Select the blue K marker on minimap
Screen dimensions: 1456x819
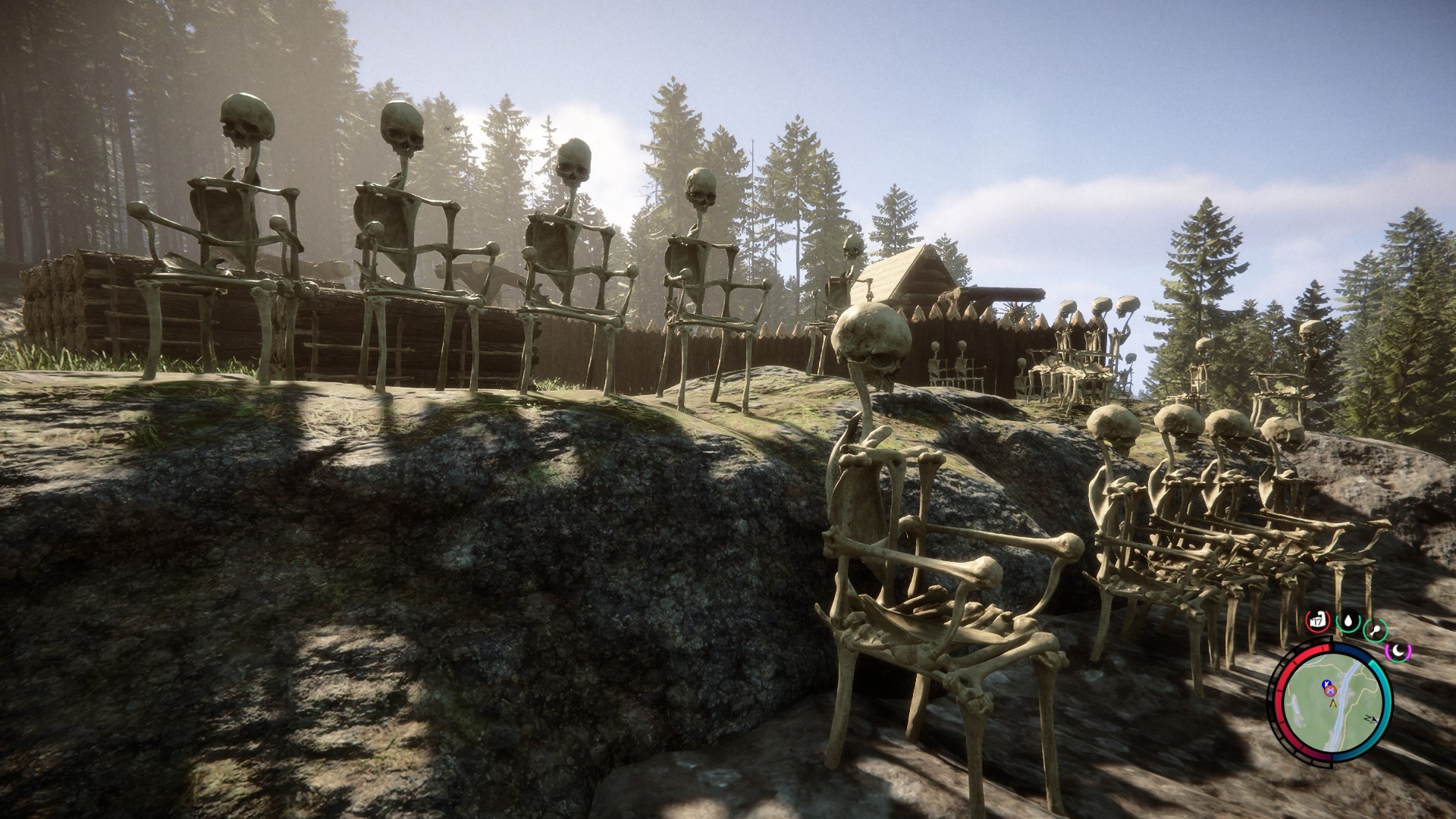click(1325, 684)
